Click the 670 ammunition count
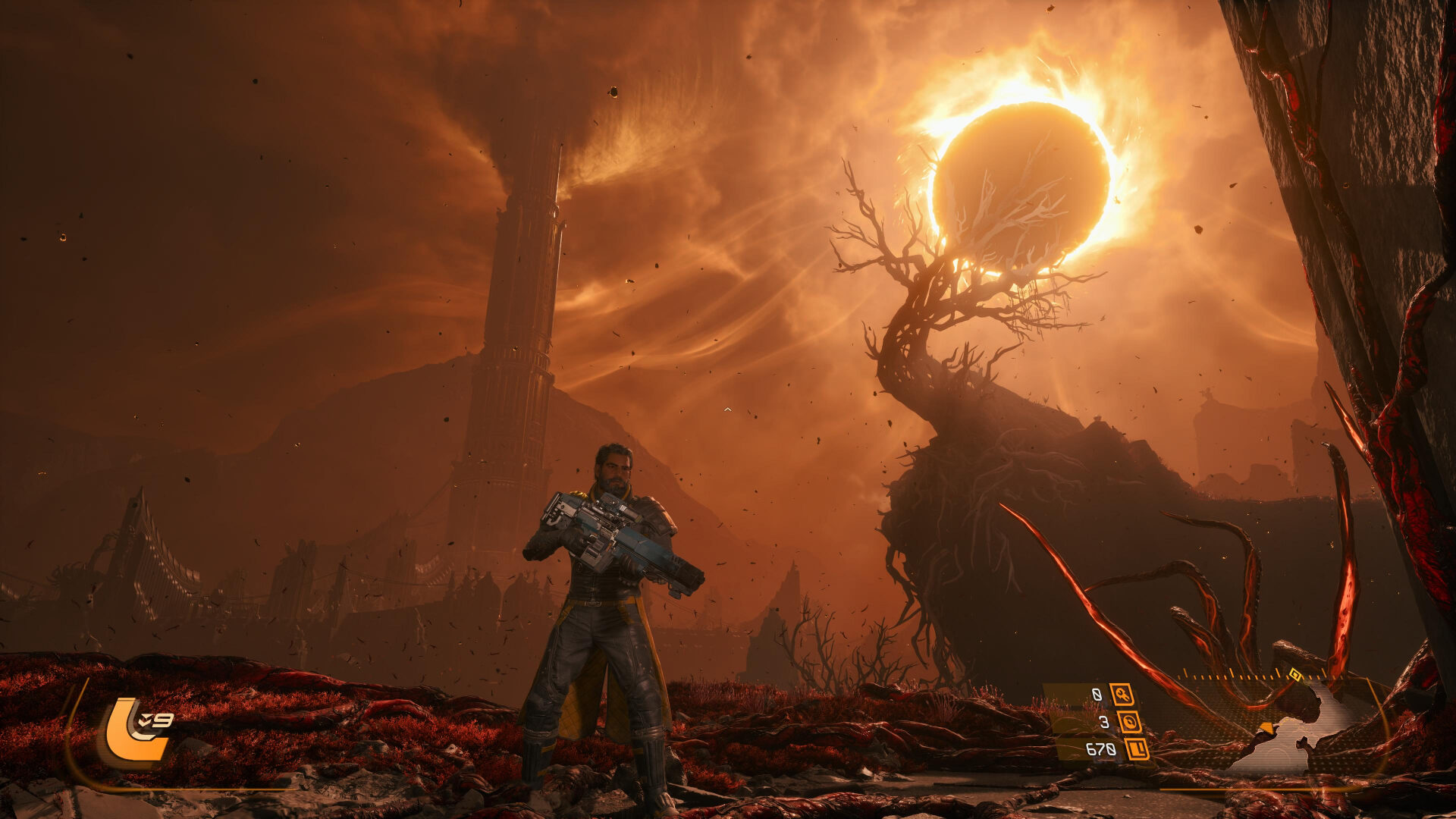This screenshot has height=819, width=1456. 1100,749
